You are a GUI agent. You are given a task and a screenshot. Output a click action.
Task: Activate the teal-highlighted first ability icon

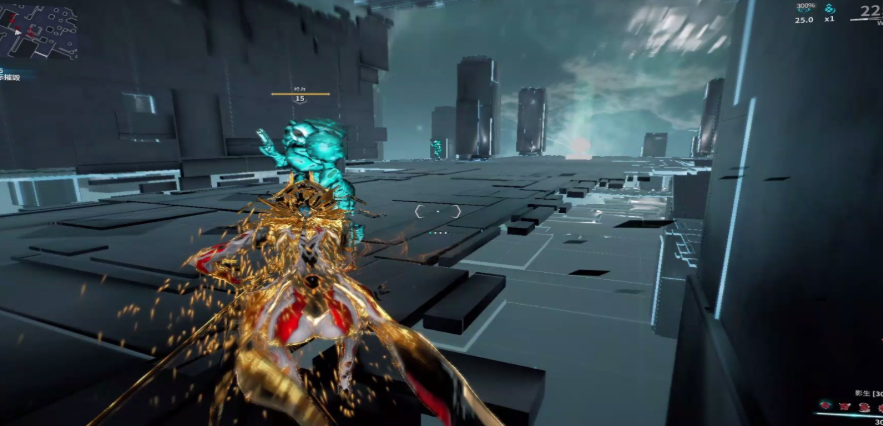825,407
